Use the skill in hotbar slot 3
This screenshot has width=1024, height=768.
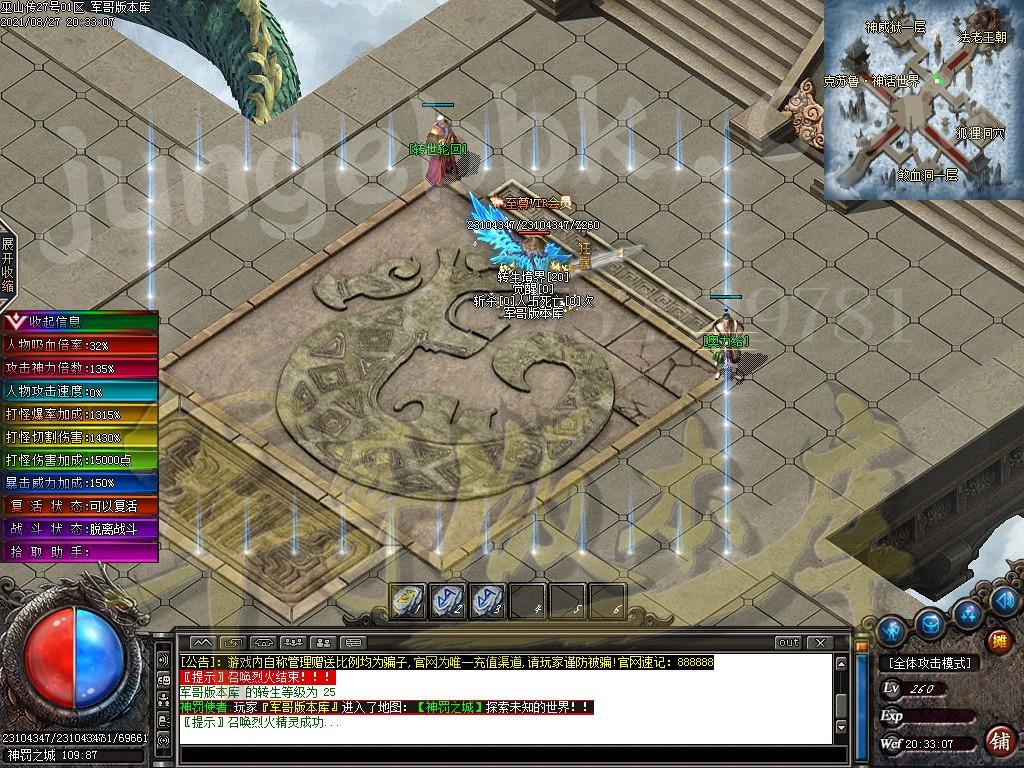pos(487,600)
